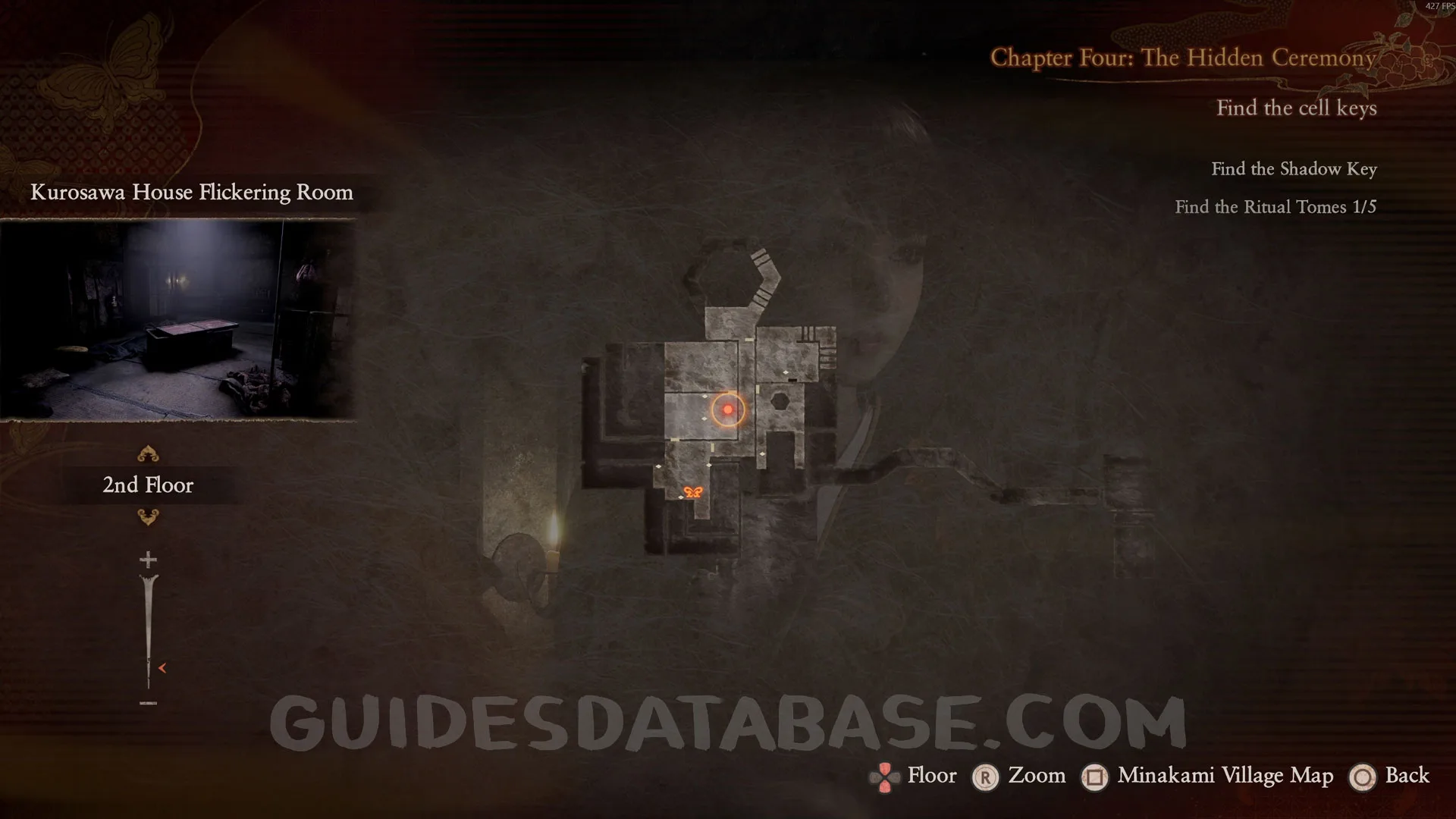
Task: Zoom out with the minus sign
Action: click(x=148, y=703)
